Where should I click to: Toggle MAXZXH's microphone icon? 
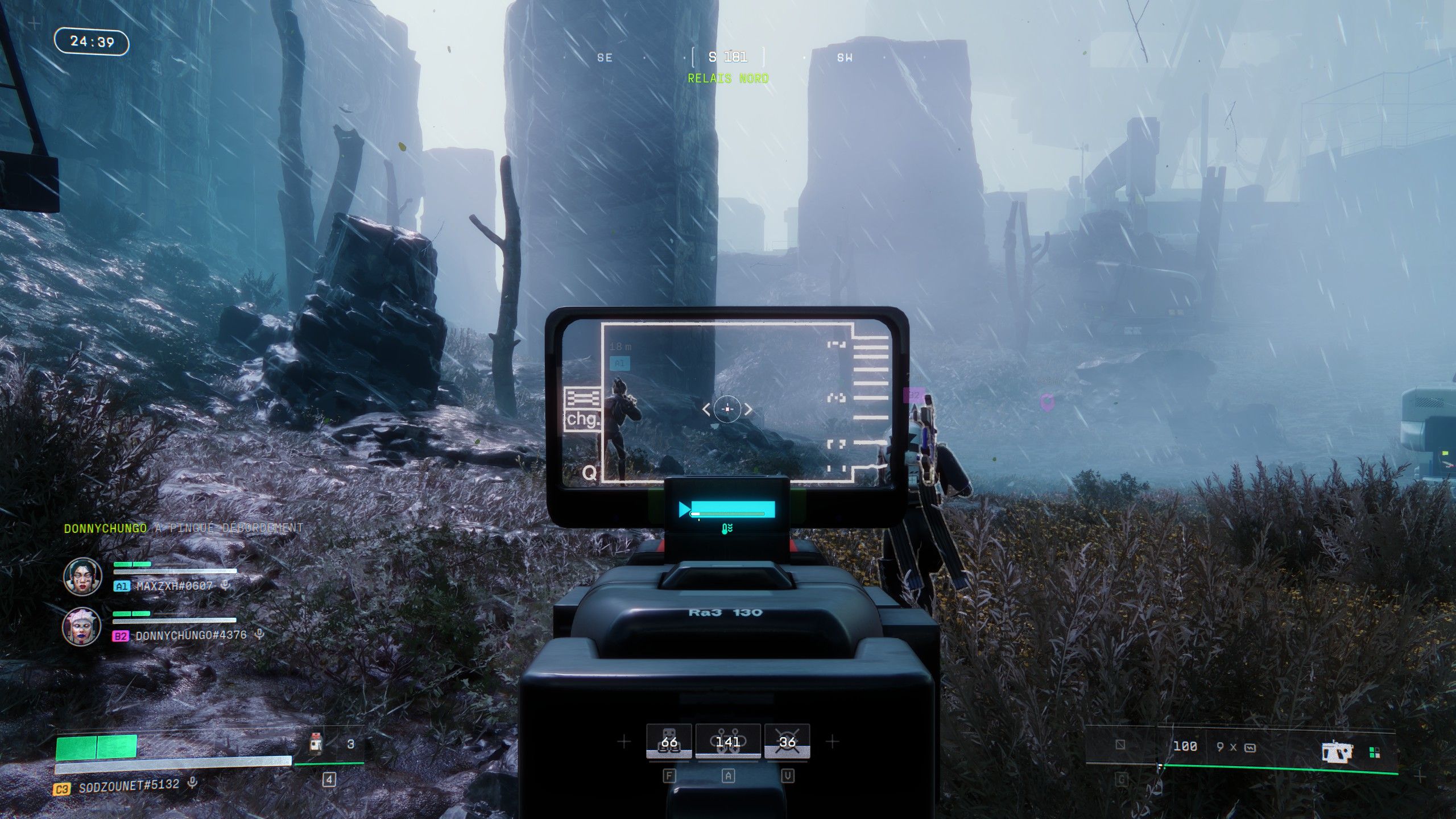(x=225, y=585)
